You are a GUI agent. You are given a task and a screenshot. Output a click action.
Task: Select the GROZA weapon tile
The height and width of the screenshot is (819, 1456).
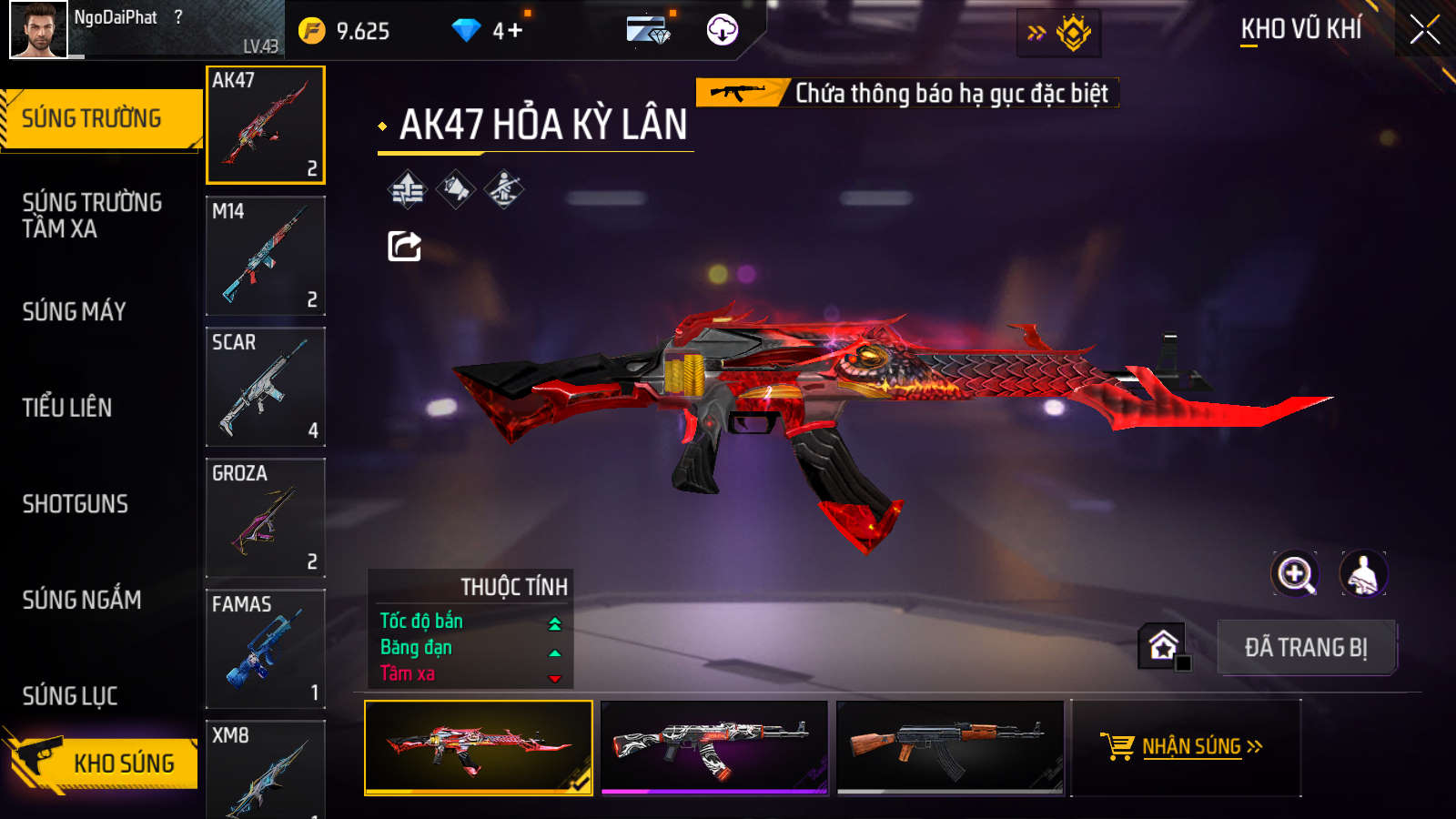point(266,518)
